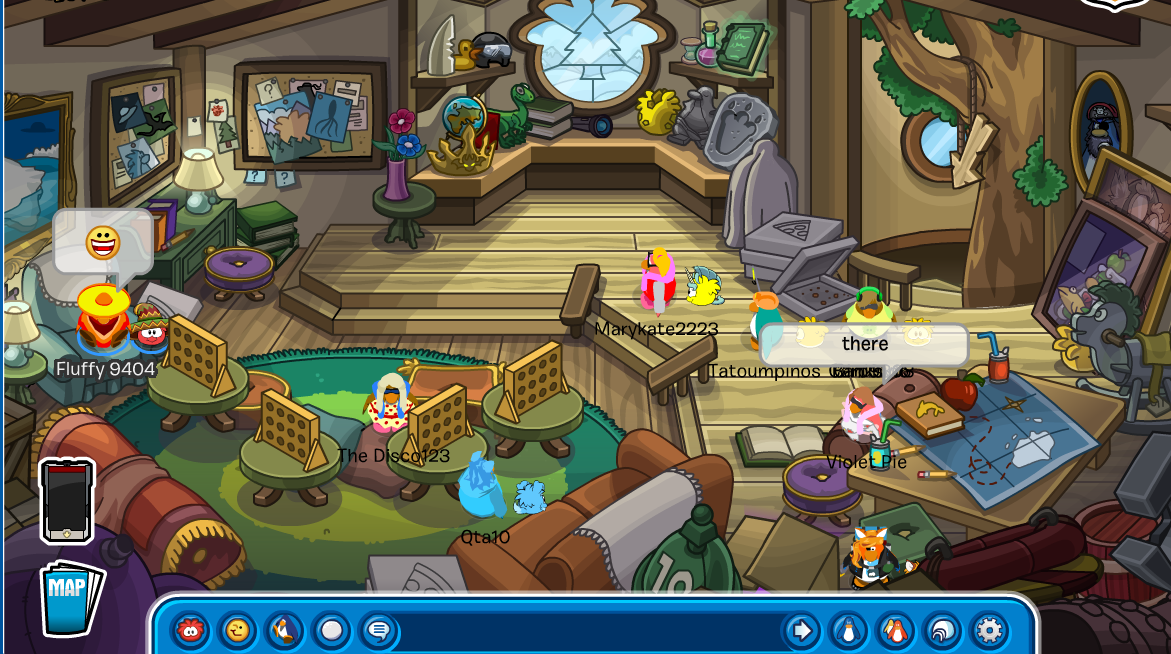
Task: Select the snowball throw button
Action: (x=331, y=630)
